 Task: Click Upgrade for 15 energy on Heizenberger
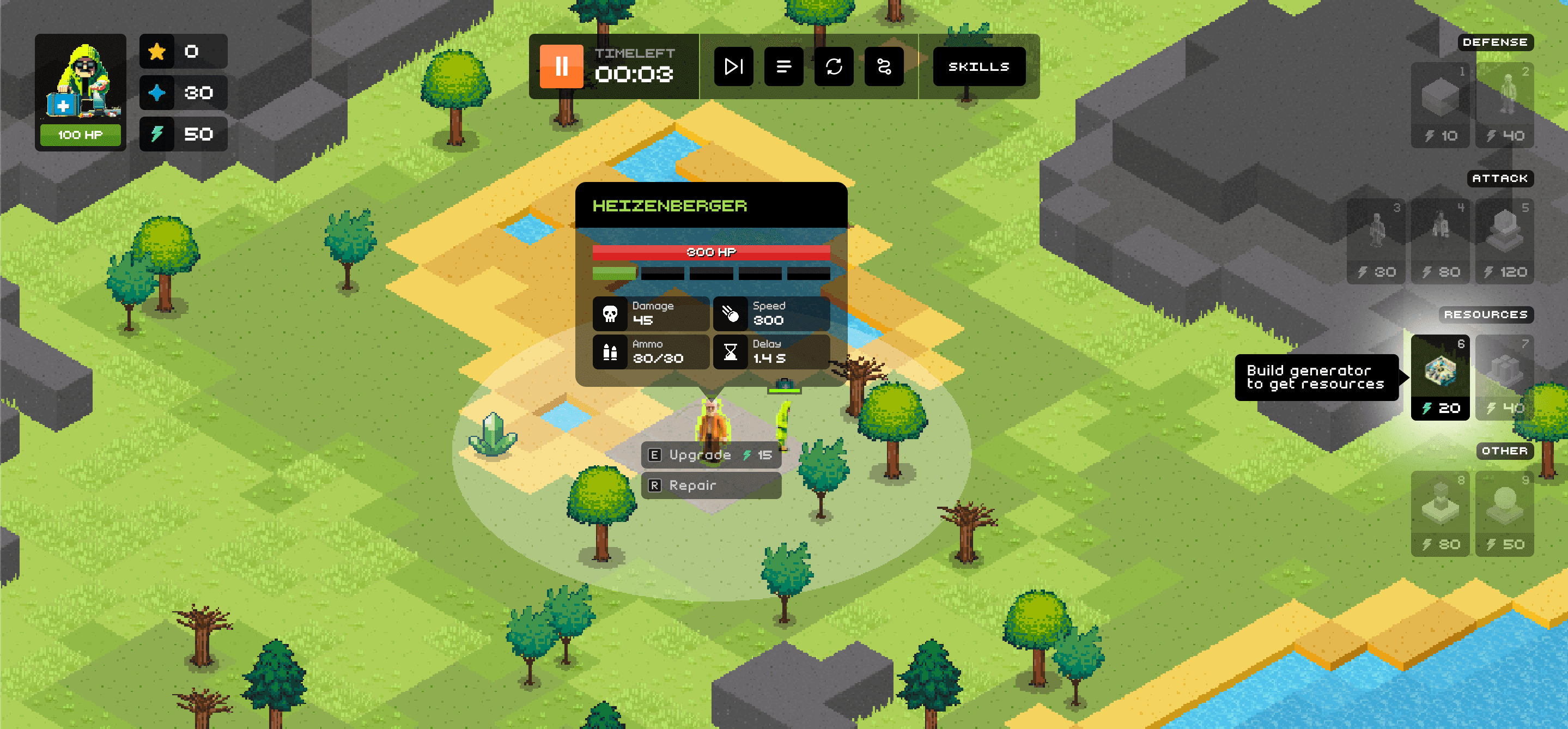(711, 454)
